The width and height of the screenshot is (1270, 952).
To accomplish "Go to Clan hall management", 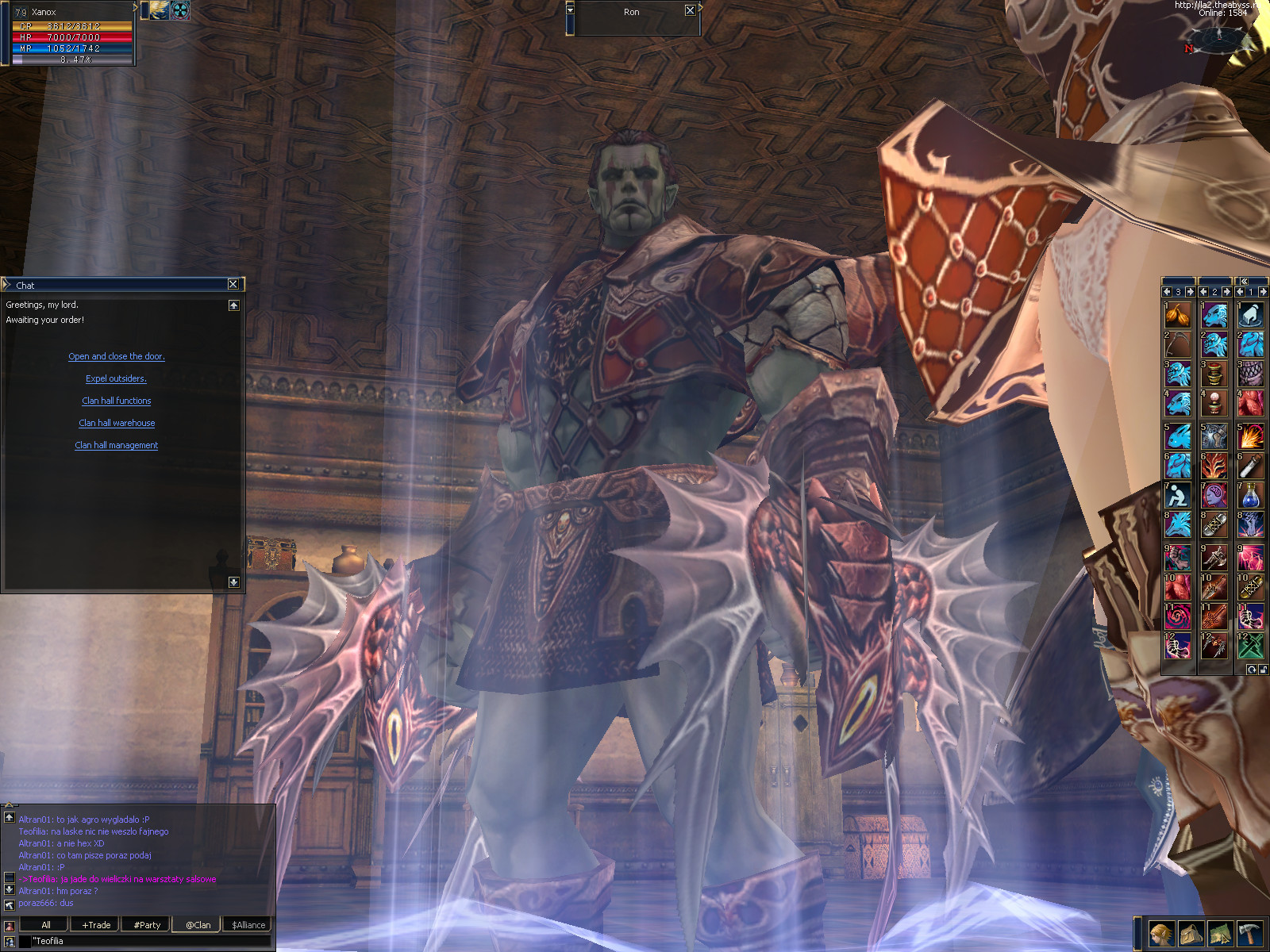I will (117, 445).
